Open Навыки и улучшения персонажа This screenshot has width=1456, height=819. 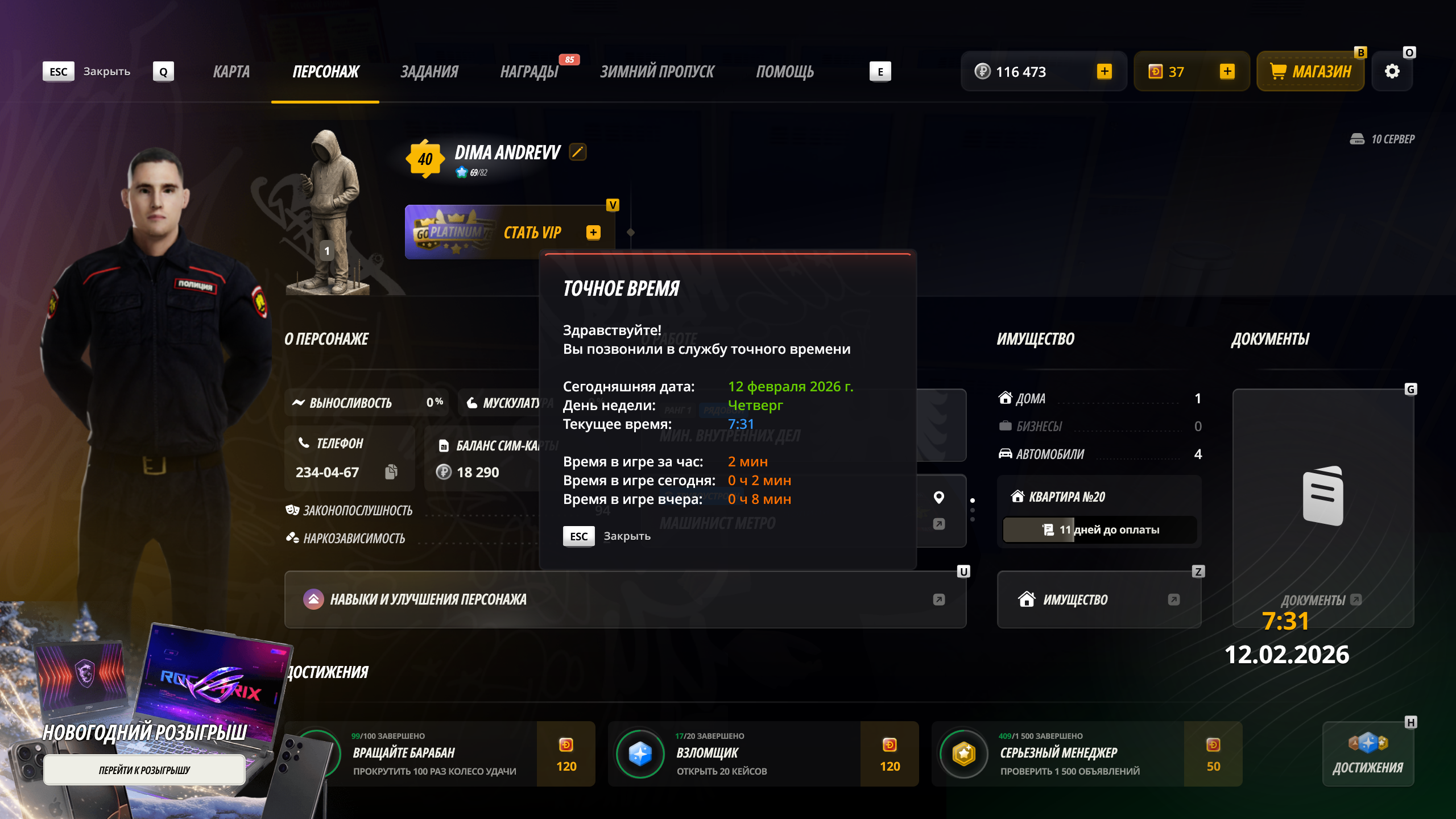(x=624, y=599)
